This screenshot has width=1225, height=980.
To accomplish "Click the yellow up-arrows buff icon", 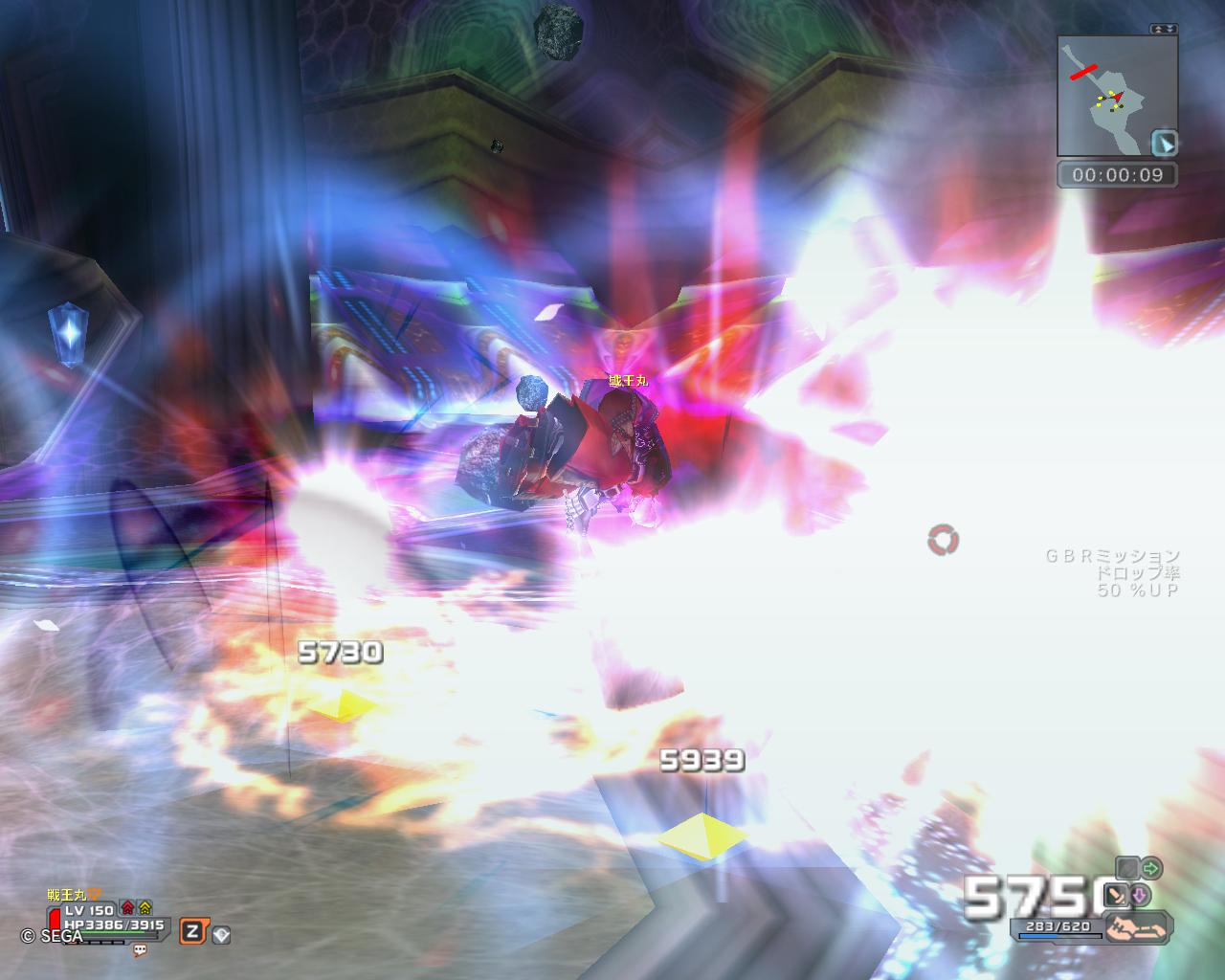I will [x=145, y=907].
